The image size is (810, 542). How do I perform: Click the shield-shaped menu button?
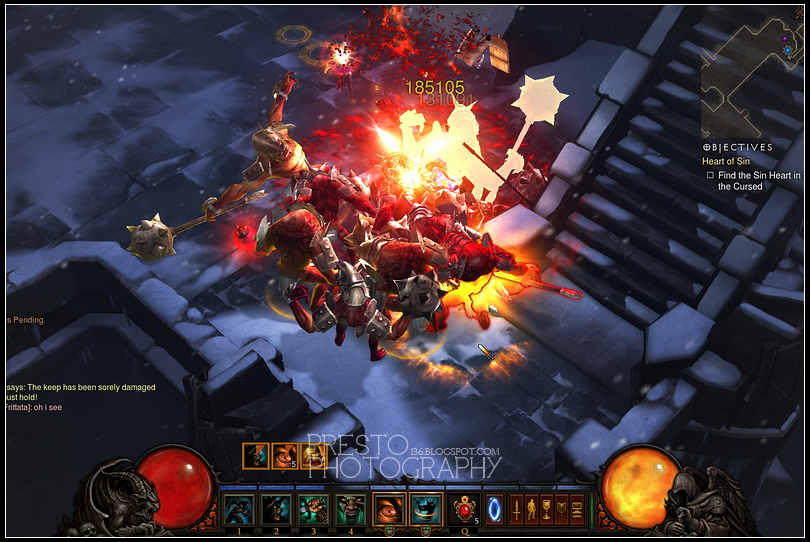click(562, 509)
